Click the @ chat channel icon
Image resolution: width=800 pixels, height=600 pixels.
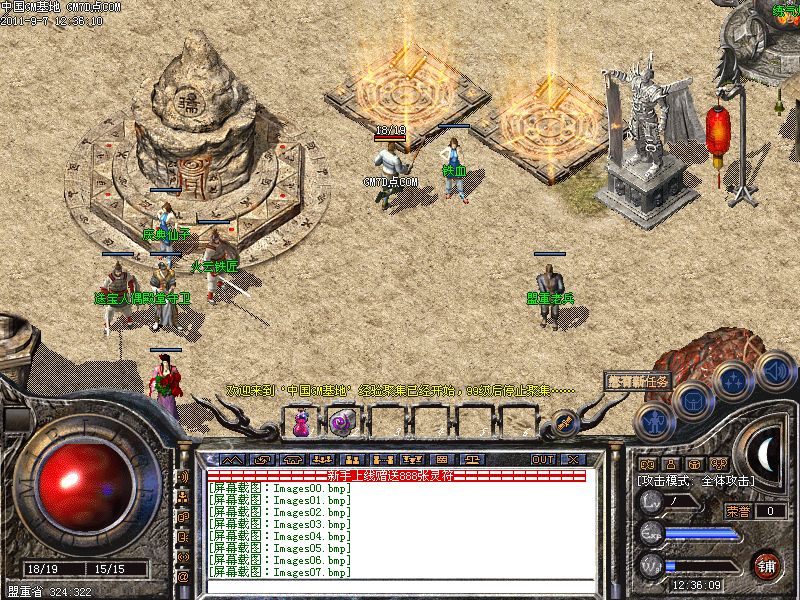(183, 577)
